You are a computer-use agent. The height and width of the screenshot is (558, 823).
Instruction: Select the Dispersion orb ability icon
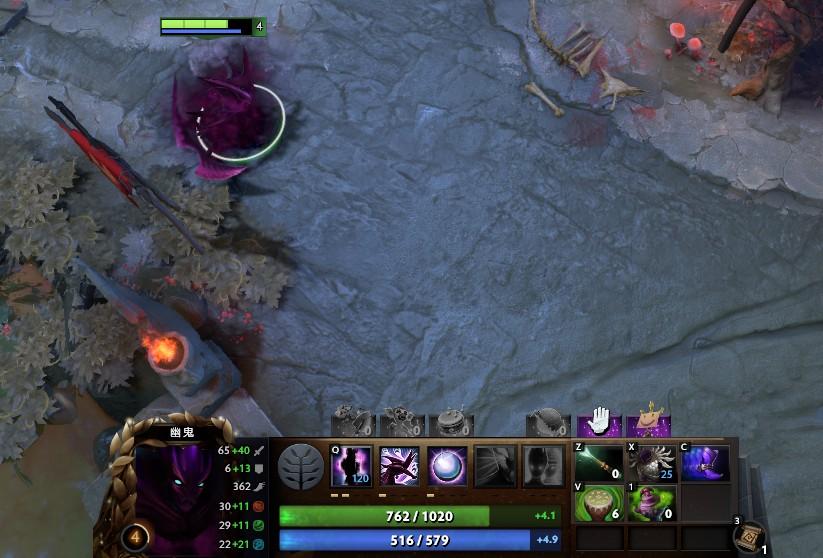(447, 466)
